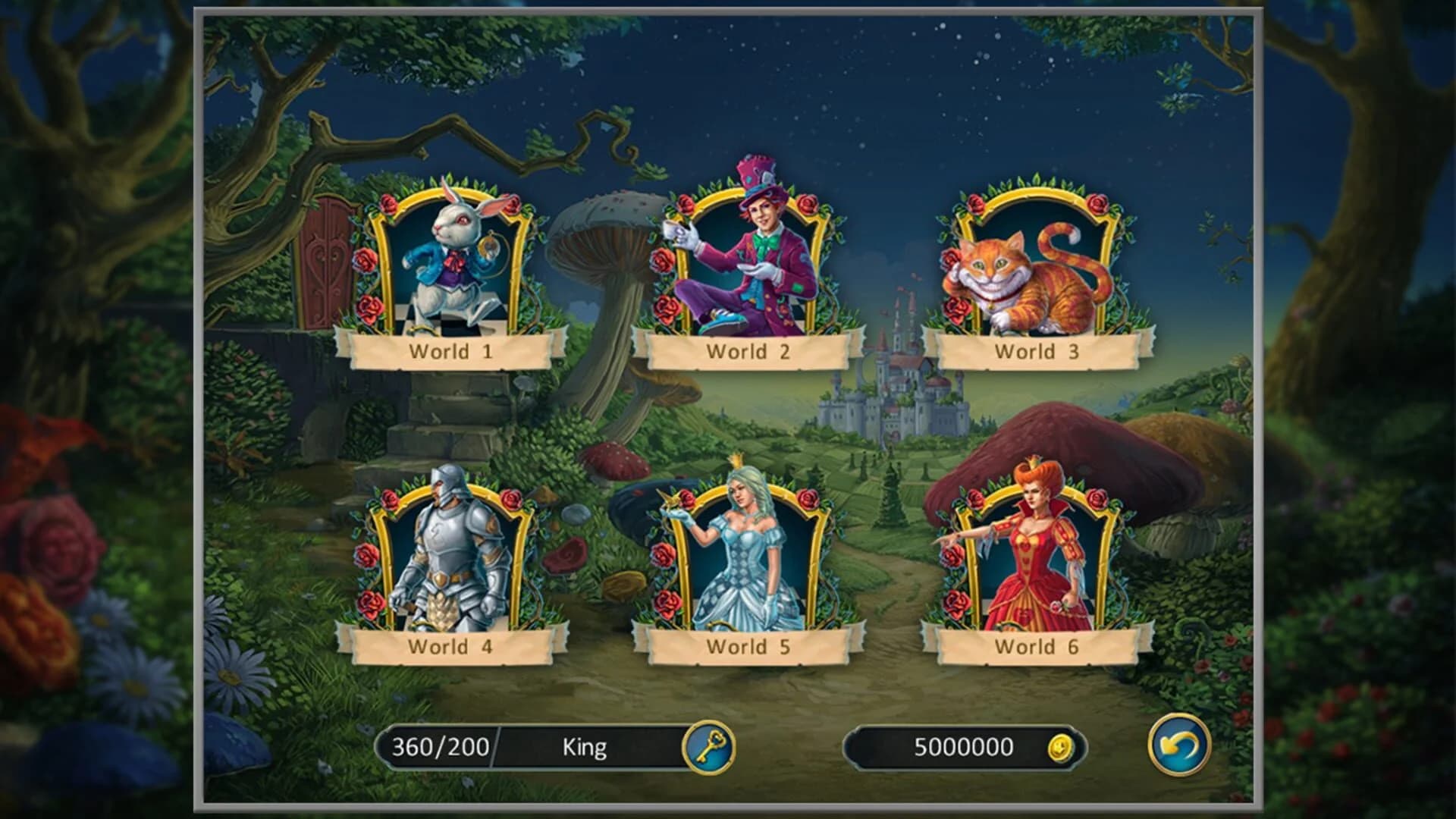Open World 6 with the Red Queen
1456x819 pixels.
pyautogui.click(x=1031, y=546)
